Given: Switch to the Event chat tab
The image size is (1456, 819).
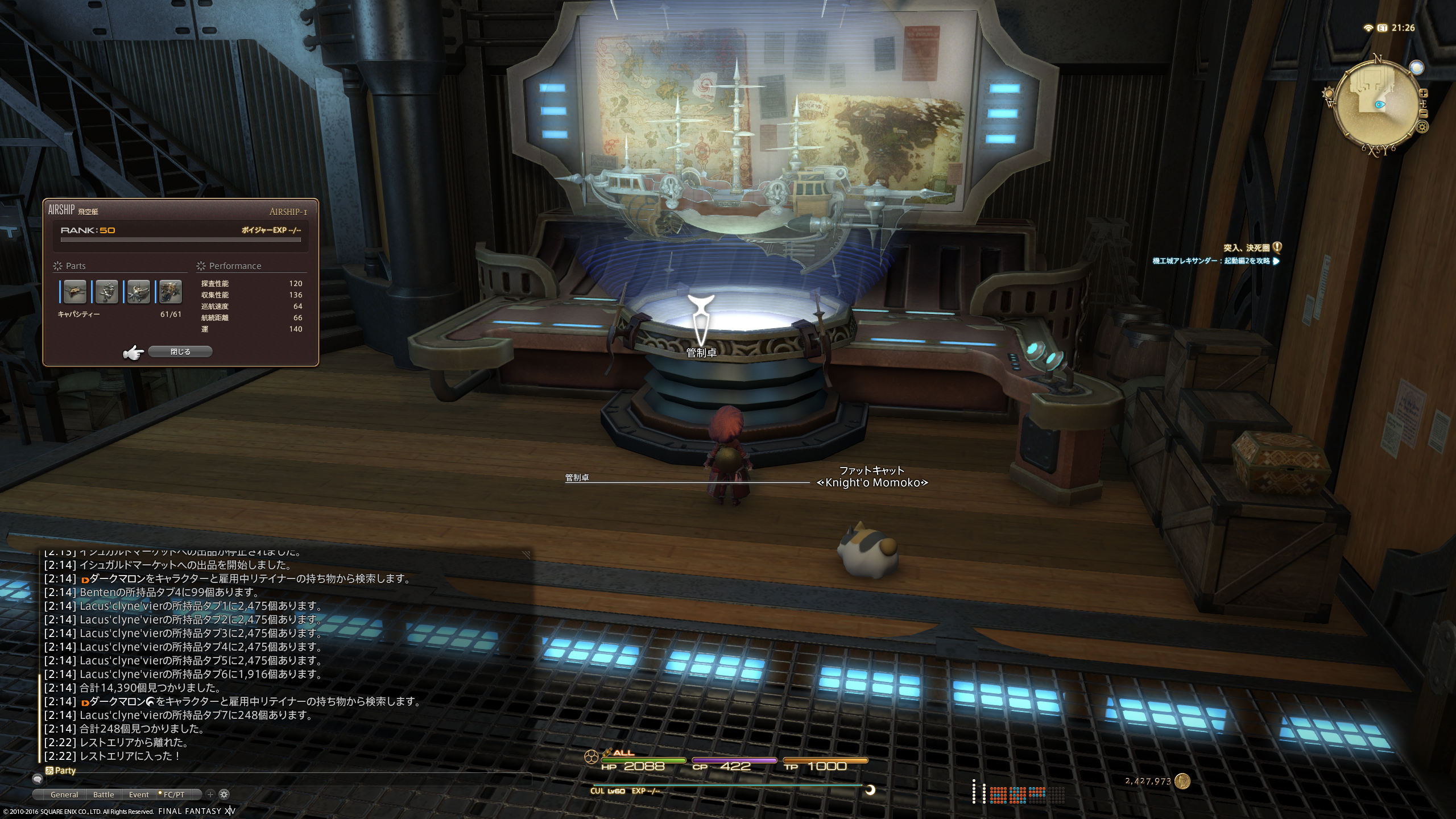Looking at the screenshot, I should [x=139, y=795].
